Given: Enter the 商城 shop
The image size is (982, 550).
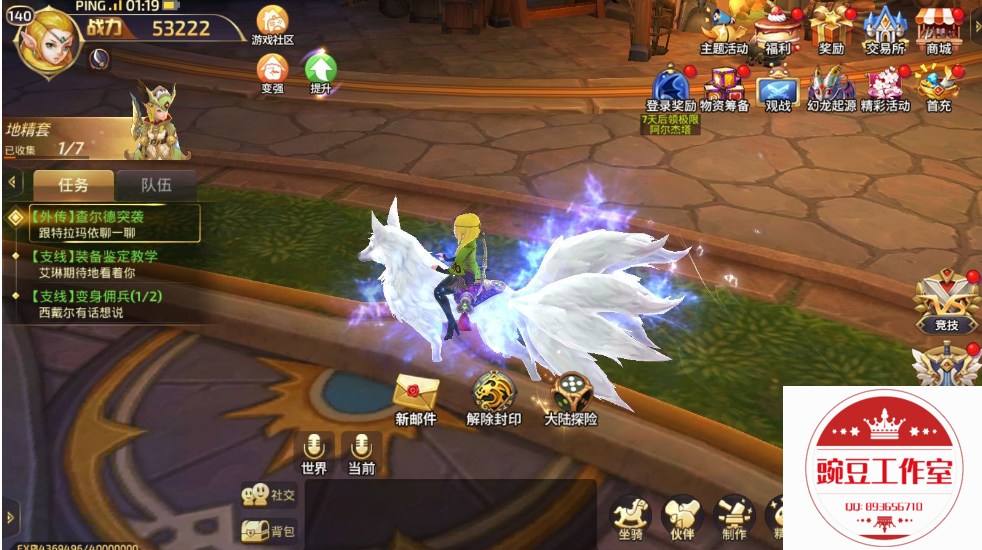Looking at the screenshot, I should tap(938, 27).
